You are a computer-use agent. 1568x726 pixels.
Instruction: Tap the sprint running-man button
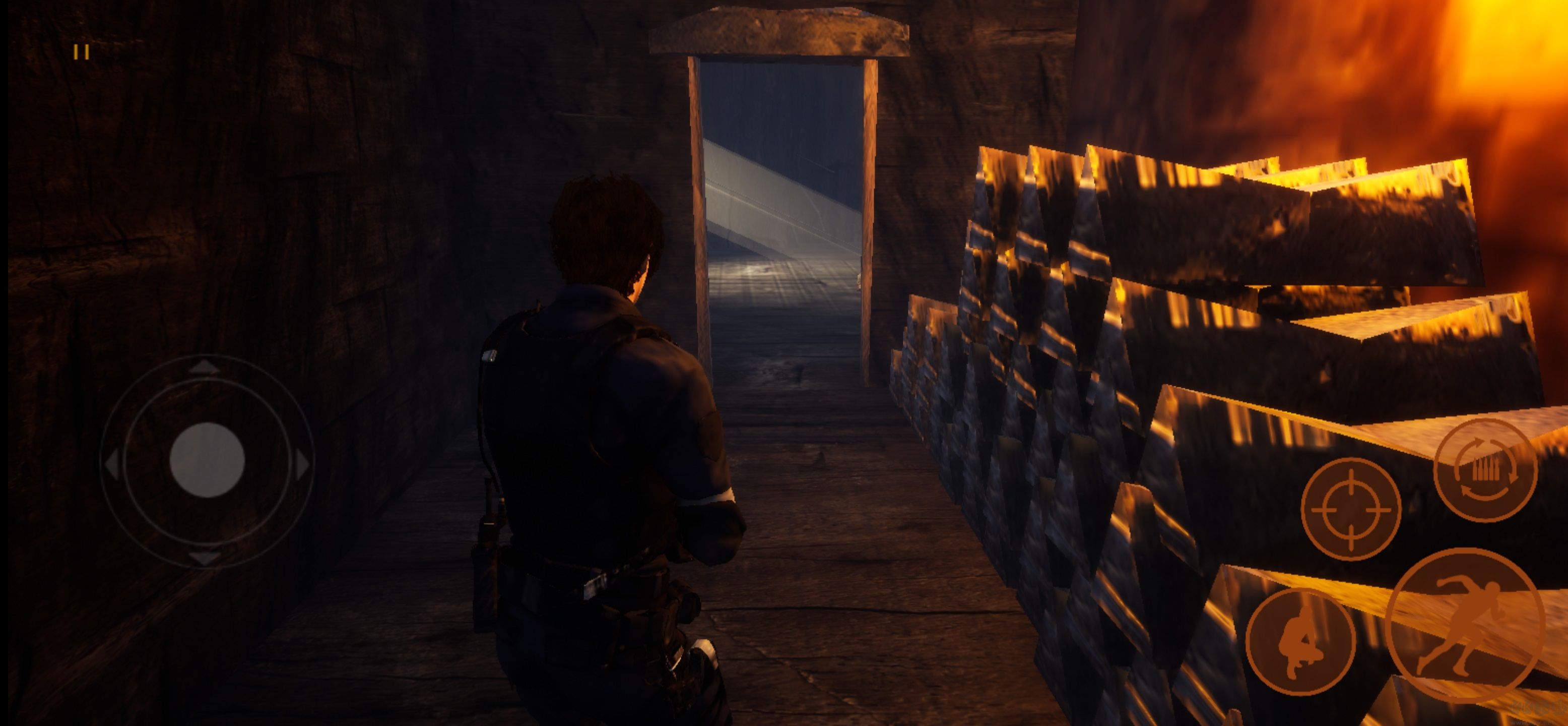[x=1465, y=626]
